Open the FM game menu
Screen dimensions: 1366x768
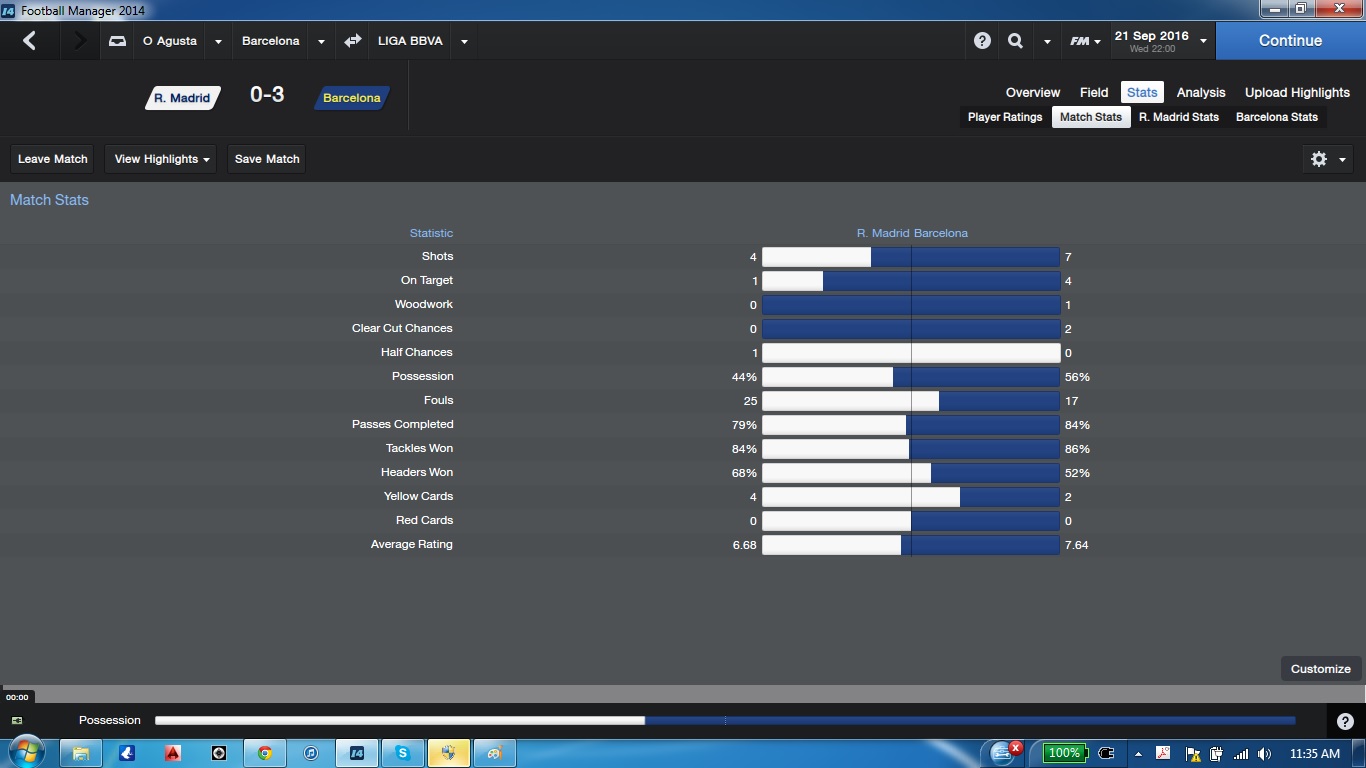click(x=1084, y=41)
